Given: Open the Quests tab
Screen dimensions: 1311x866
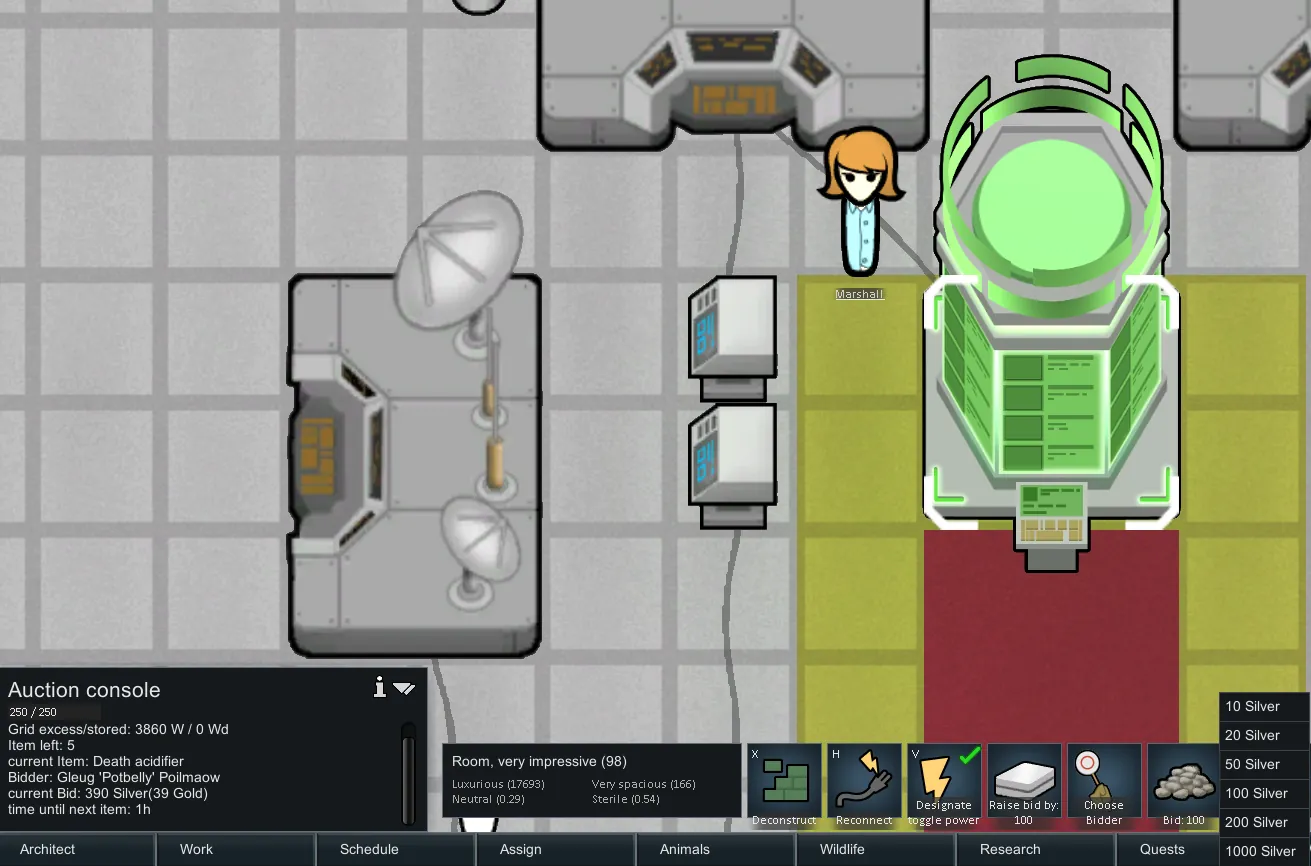Looking at the screenshot, I should point(1162,849).
